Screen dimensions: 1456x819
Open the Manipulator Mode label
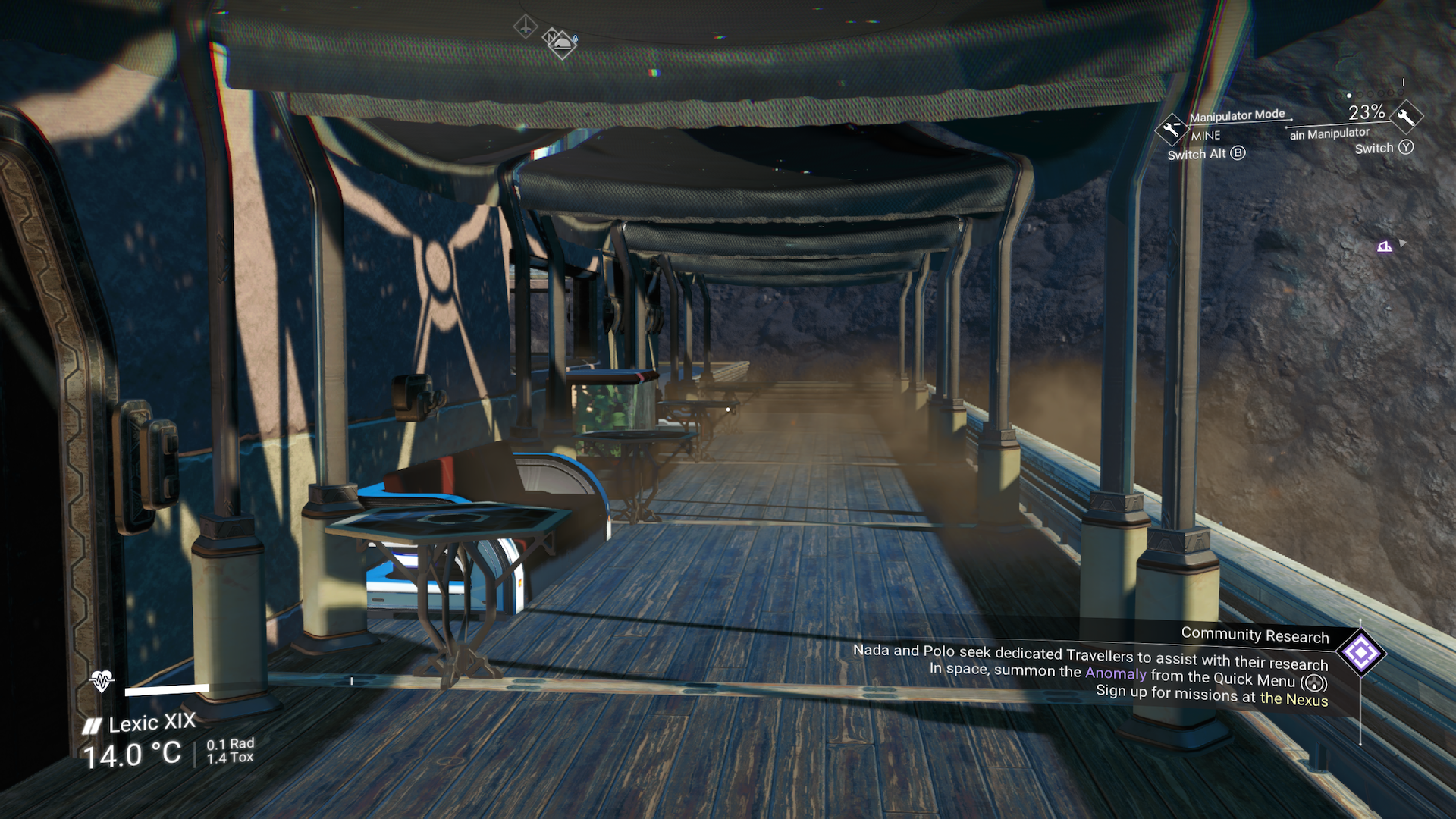[1236, 115]
